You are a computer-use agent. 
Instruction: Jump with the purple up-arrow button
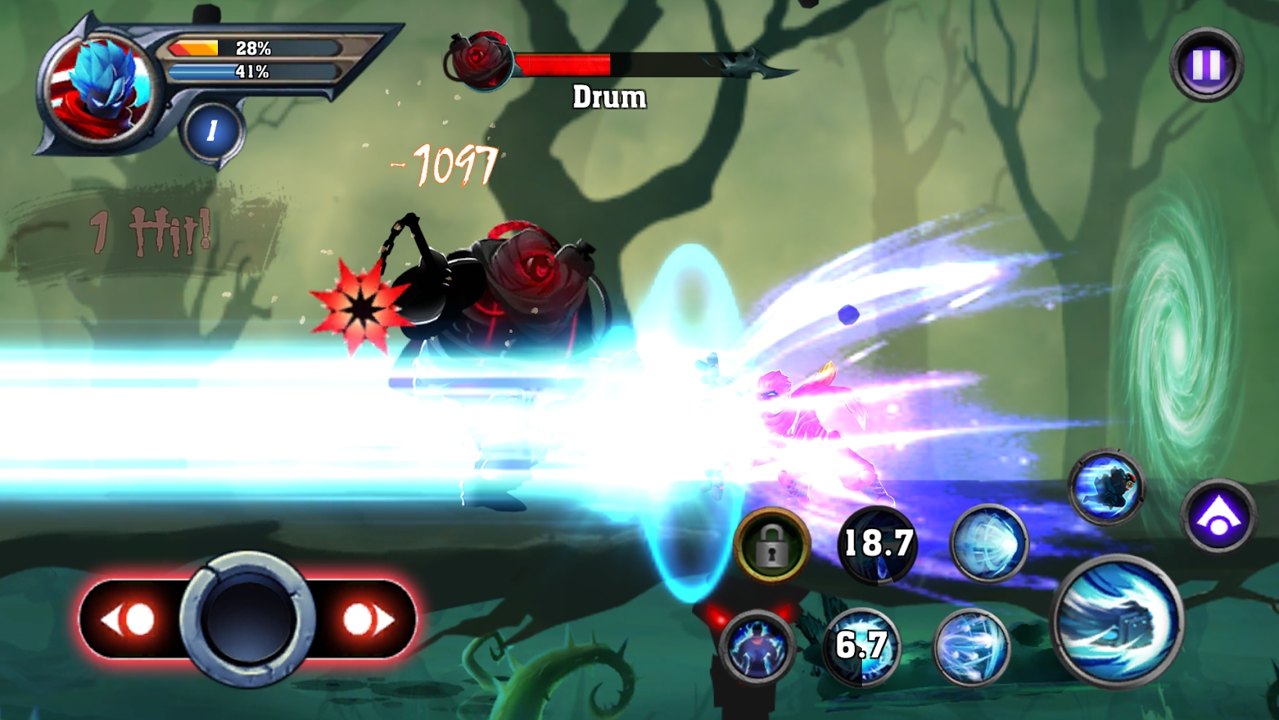(x=1218, y=516)
